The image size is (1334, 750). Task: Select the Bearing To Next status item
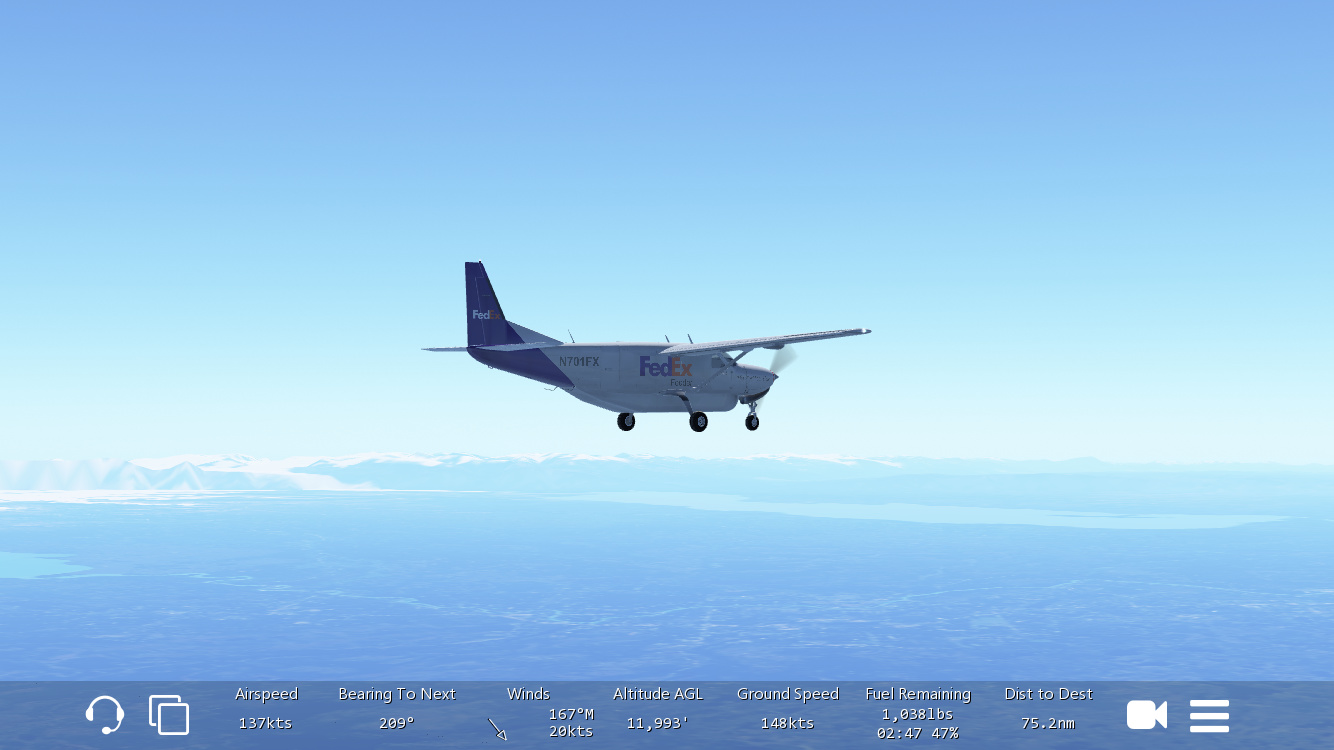(x=396, y=709)
